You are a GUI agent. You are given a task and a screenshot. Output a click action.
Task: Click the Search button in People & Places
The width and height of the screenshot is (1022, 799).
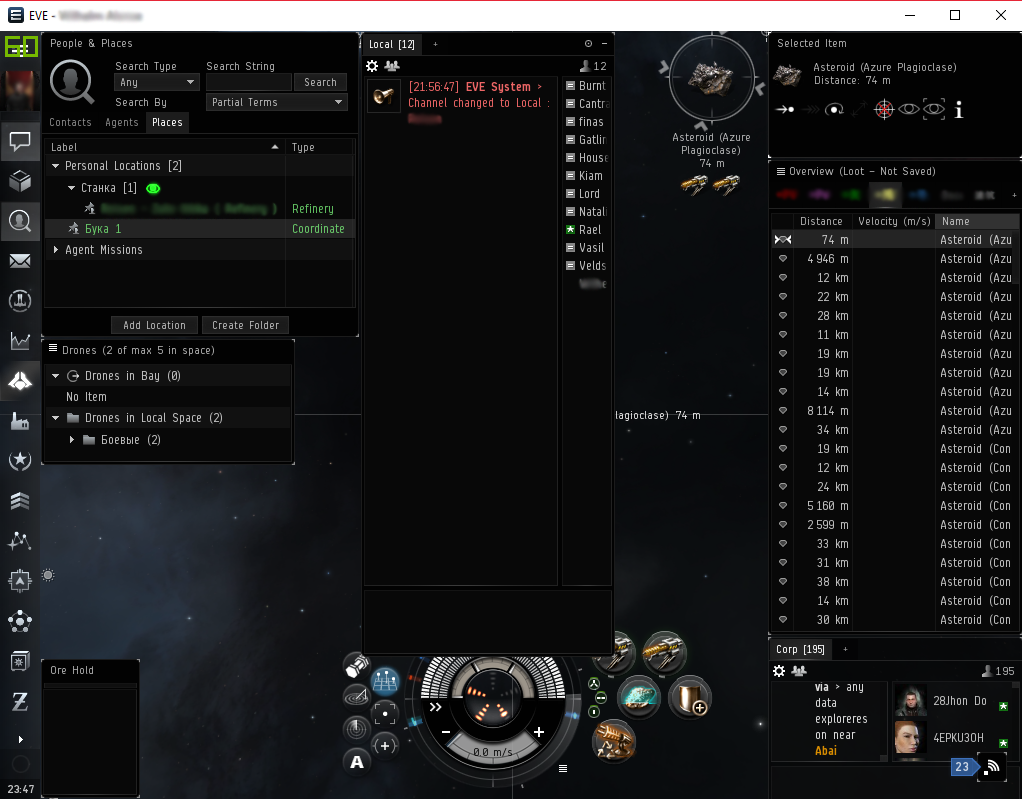[x=320, y=82]
